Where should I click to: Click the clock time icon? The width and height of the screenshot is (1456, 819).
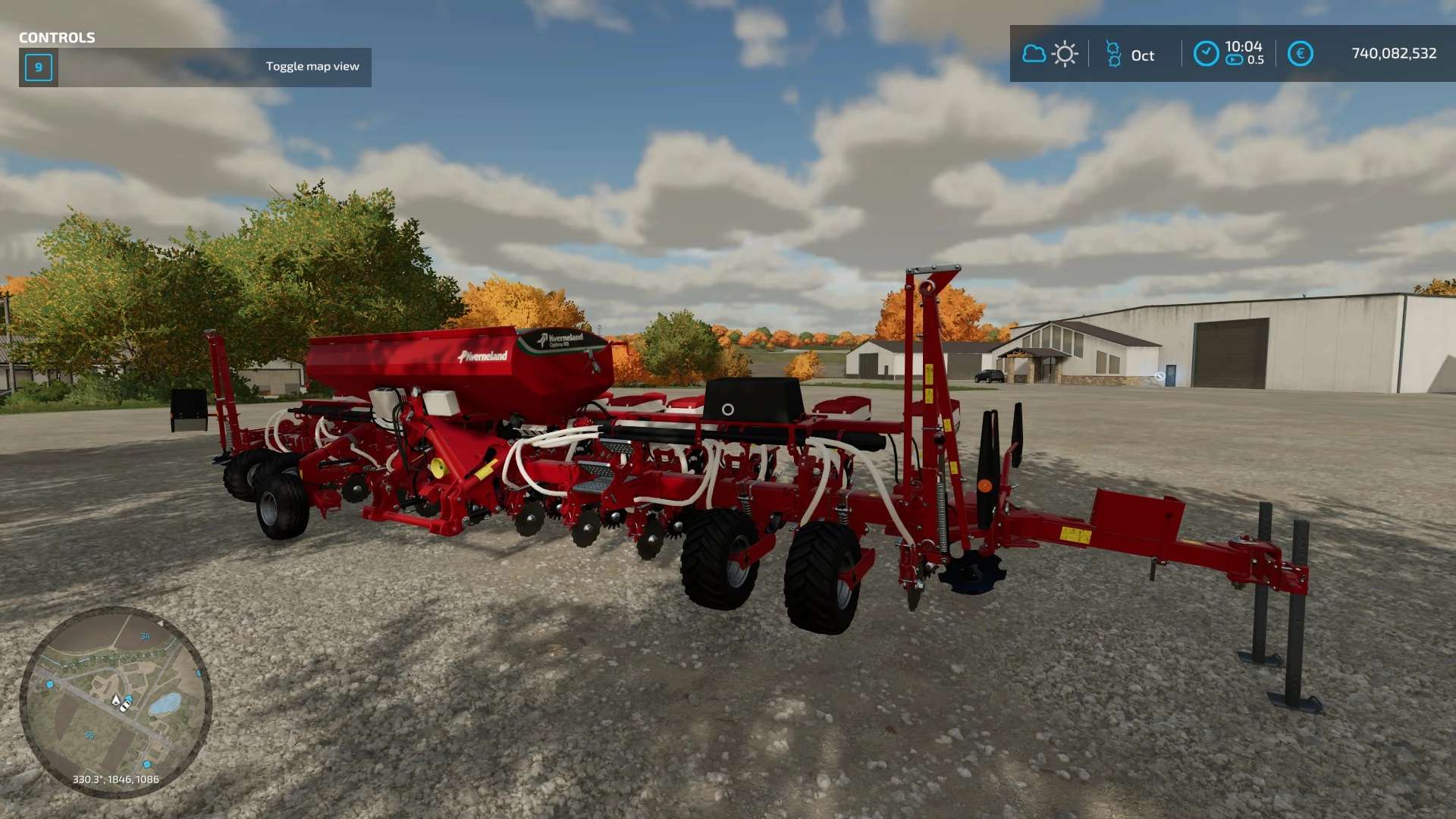point(1206,54)
